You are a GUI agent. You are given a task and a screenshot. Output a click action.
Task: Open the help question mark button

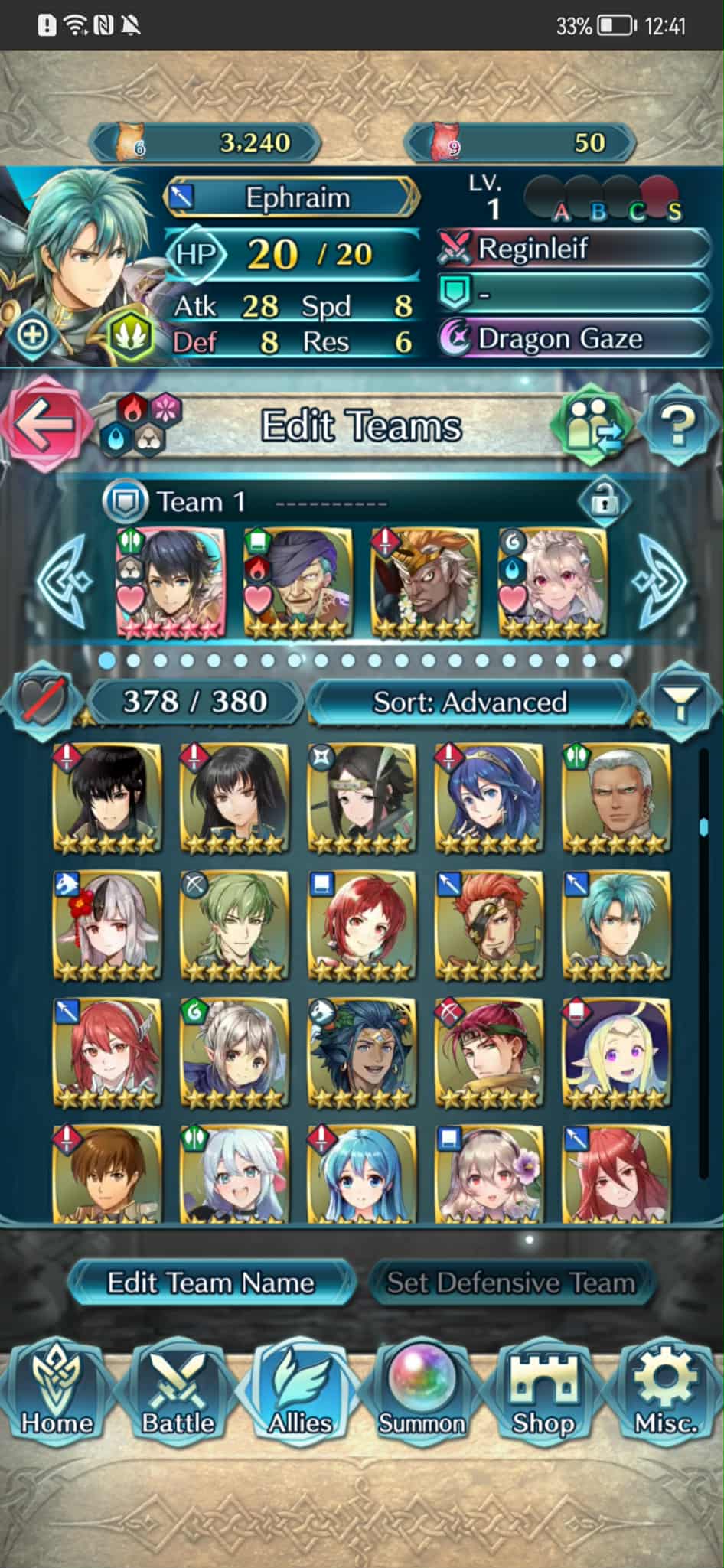pyautogui.click(x=677, y=425)
